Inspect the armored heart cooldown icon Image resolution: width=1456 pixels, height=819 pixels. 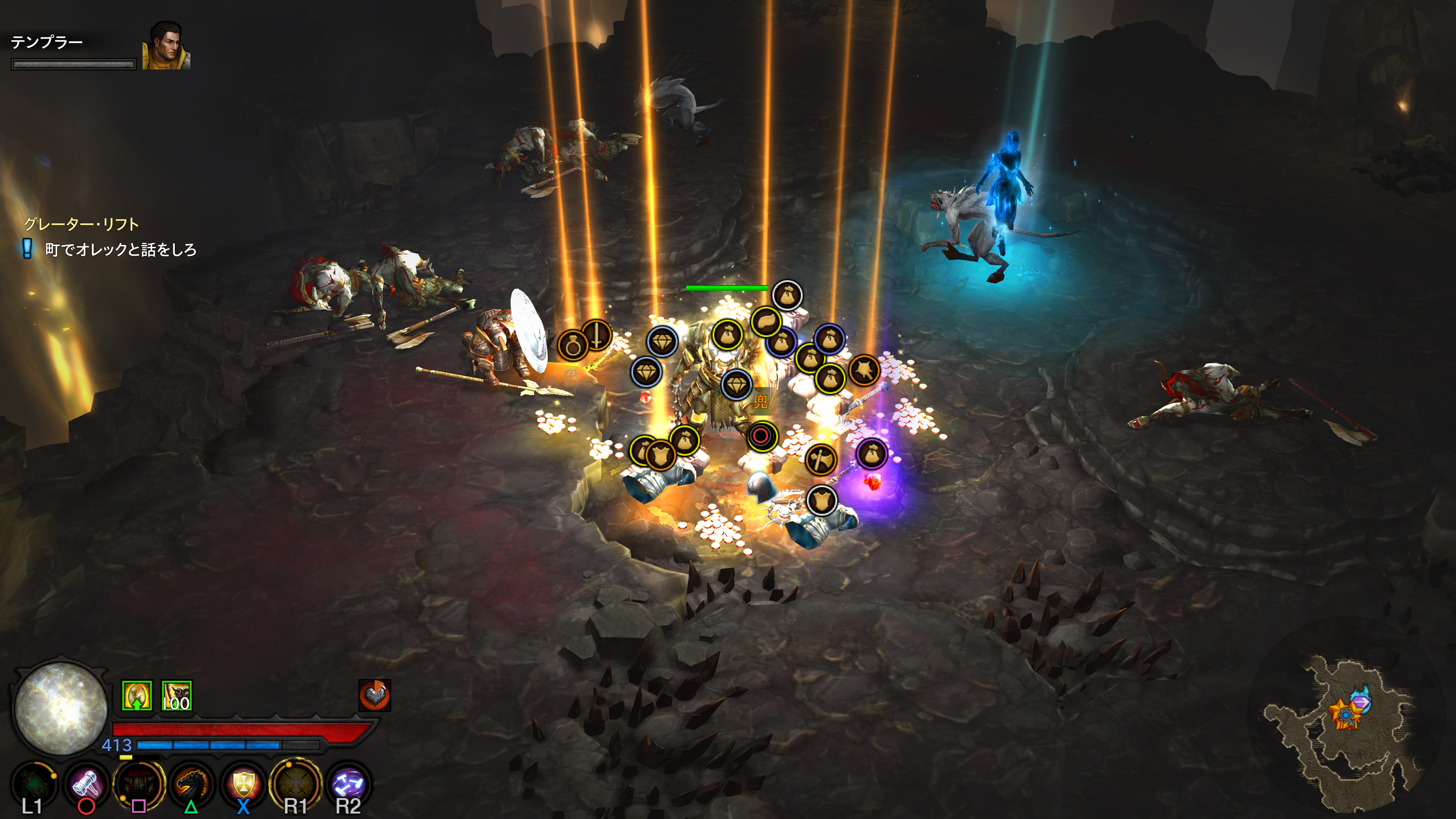(374, 695)
